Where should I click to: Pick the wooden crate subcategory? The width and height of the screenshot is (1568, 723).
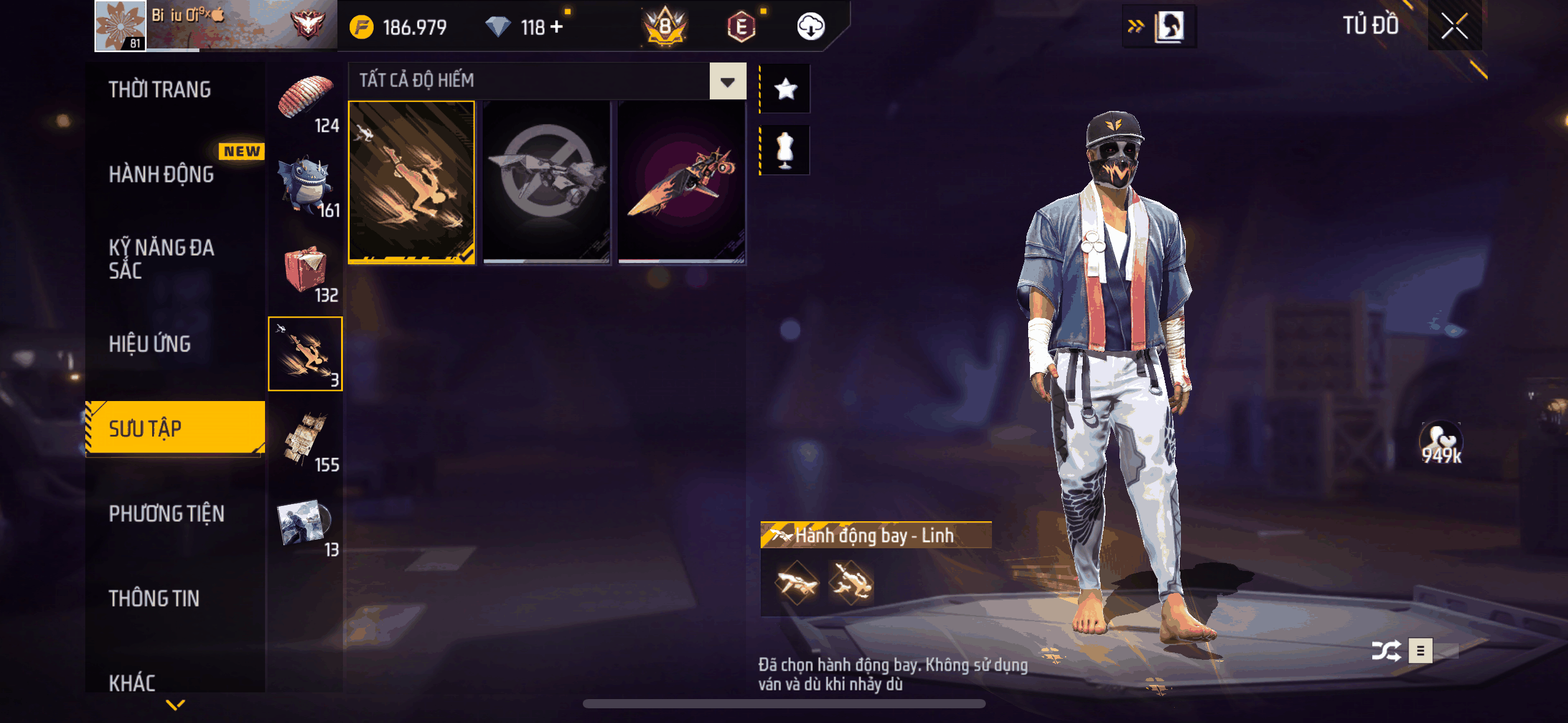(x=306, y=439)
